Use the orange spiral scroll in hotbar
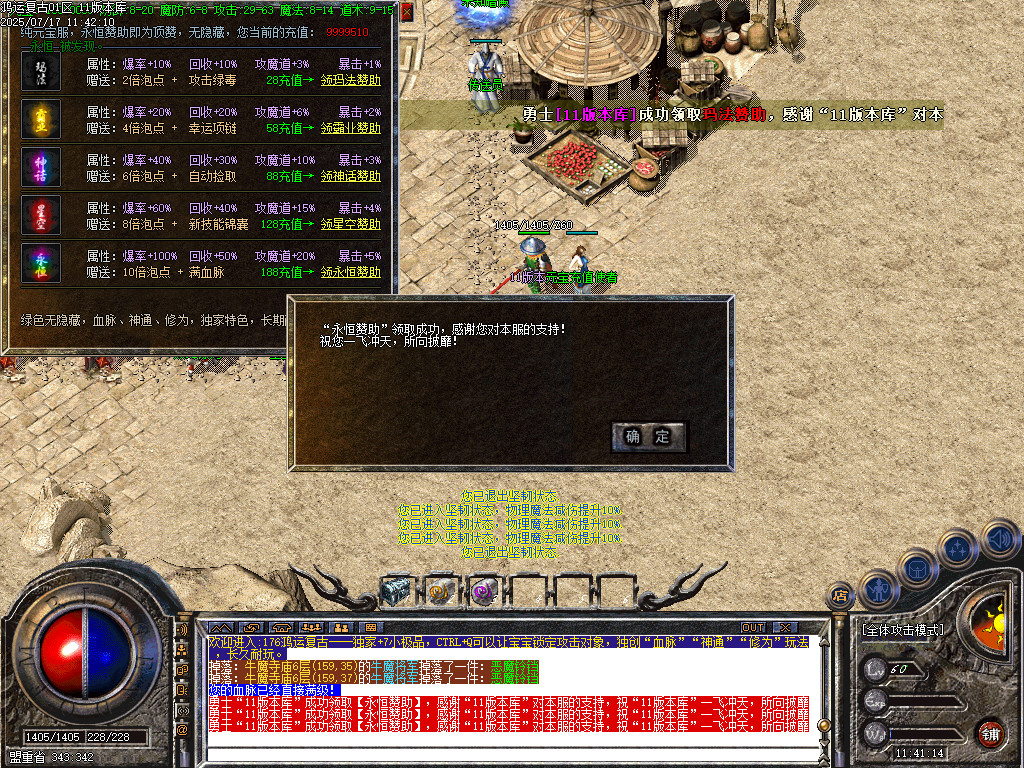This screenshot has height=768, width=1024. (x=440, y=592)
